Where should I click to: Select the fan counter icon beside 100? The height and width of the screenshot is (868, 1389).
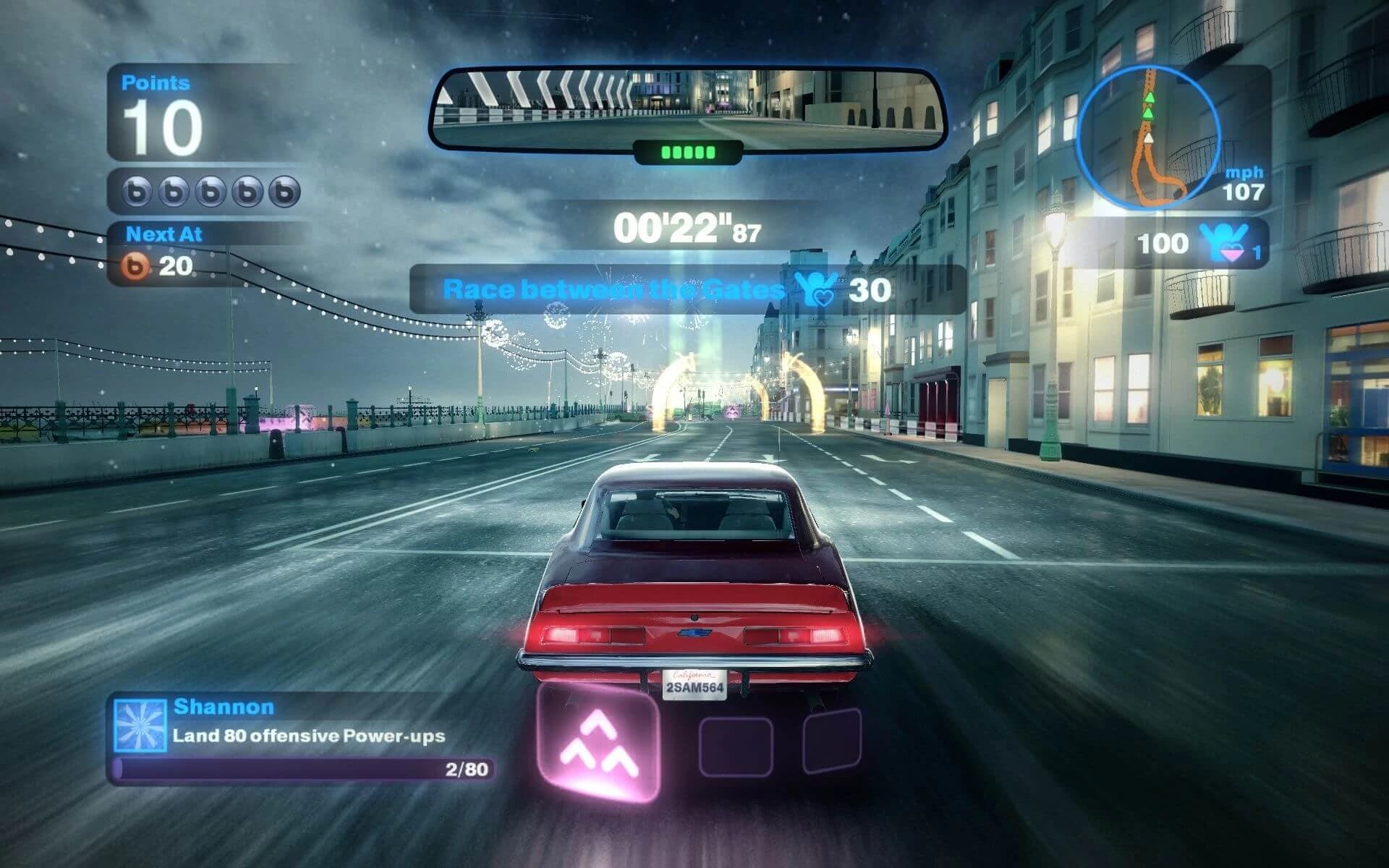[1223, 242]
